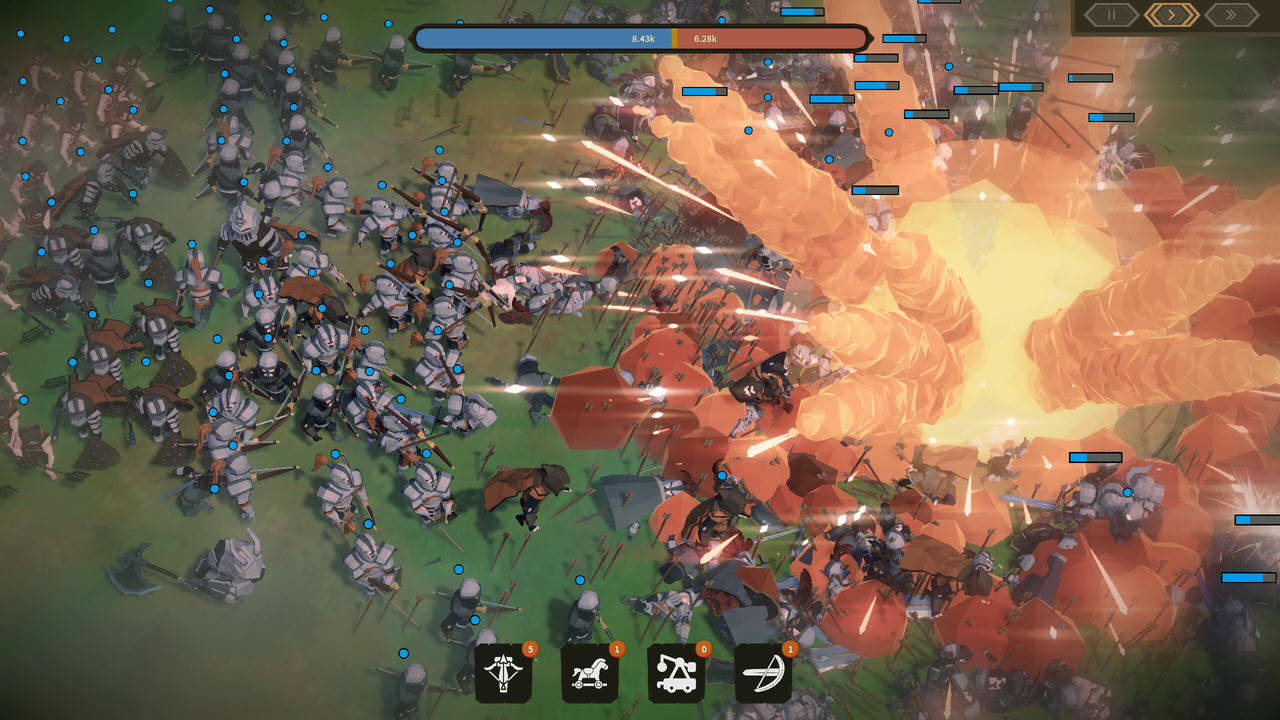Activate the catapult siege unit icon
1280x720 pixels.
point(676,673)
